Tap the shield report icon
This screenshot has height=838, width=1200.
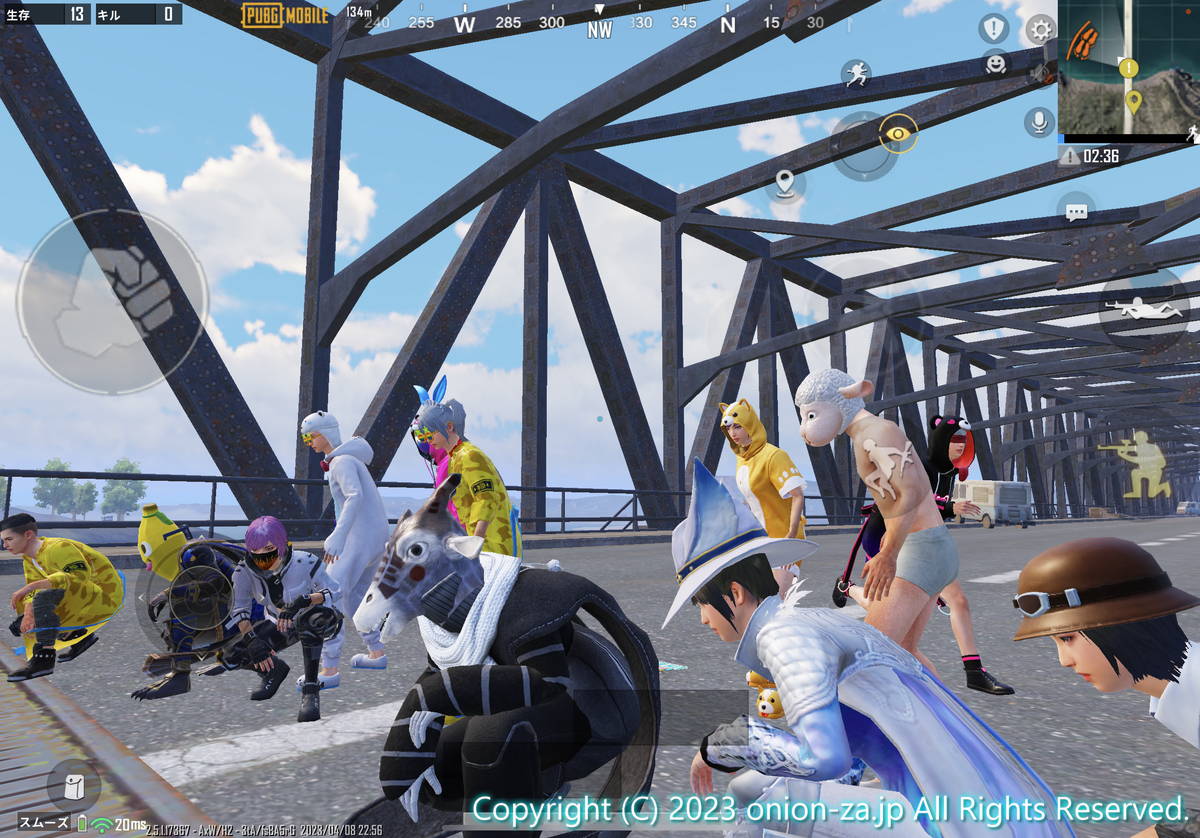tap(993, 28)
